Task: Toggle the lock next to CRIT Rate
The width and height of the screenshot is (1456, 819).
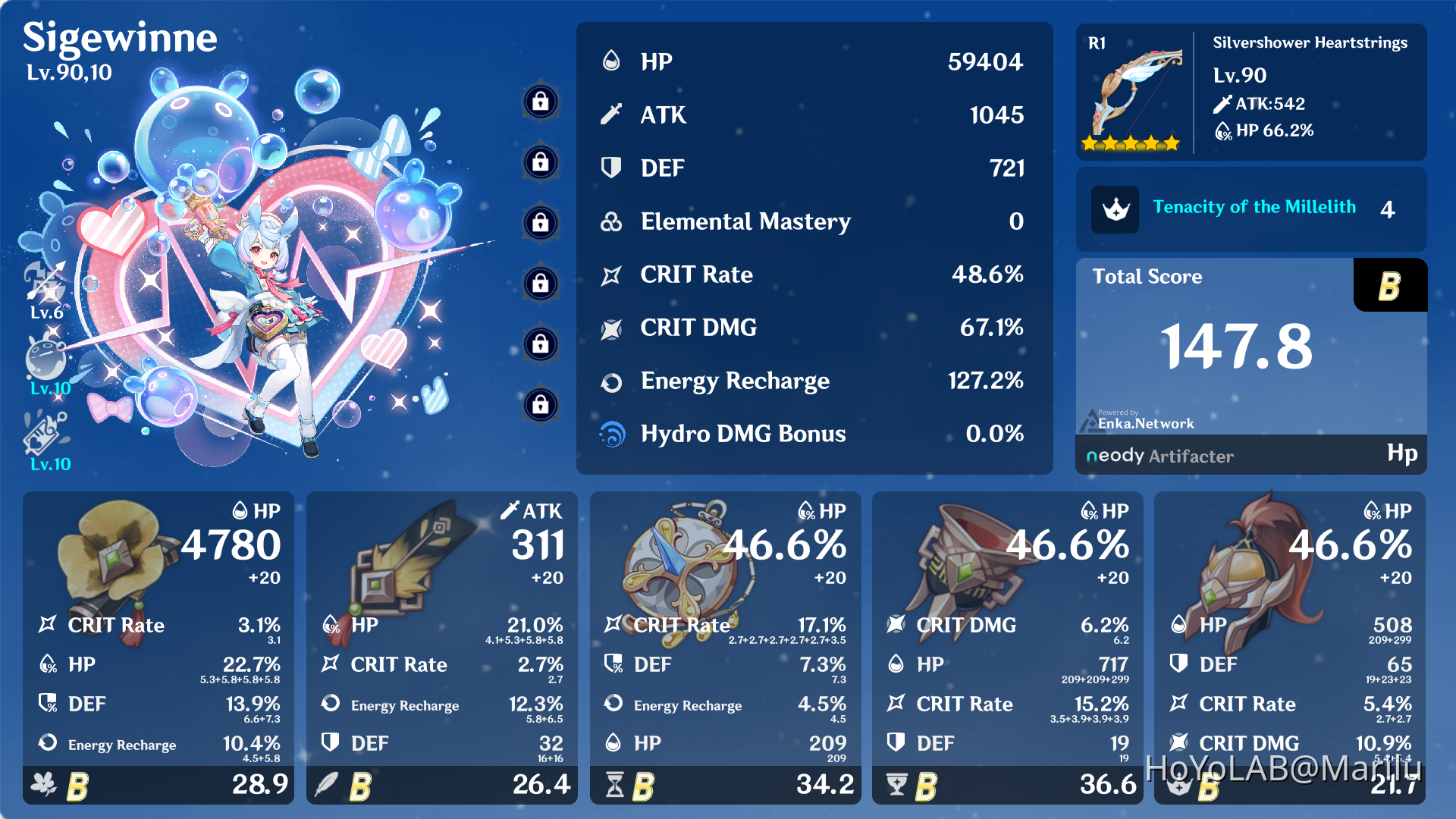Action: (x=540, y=284)
